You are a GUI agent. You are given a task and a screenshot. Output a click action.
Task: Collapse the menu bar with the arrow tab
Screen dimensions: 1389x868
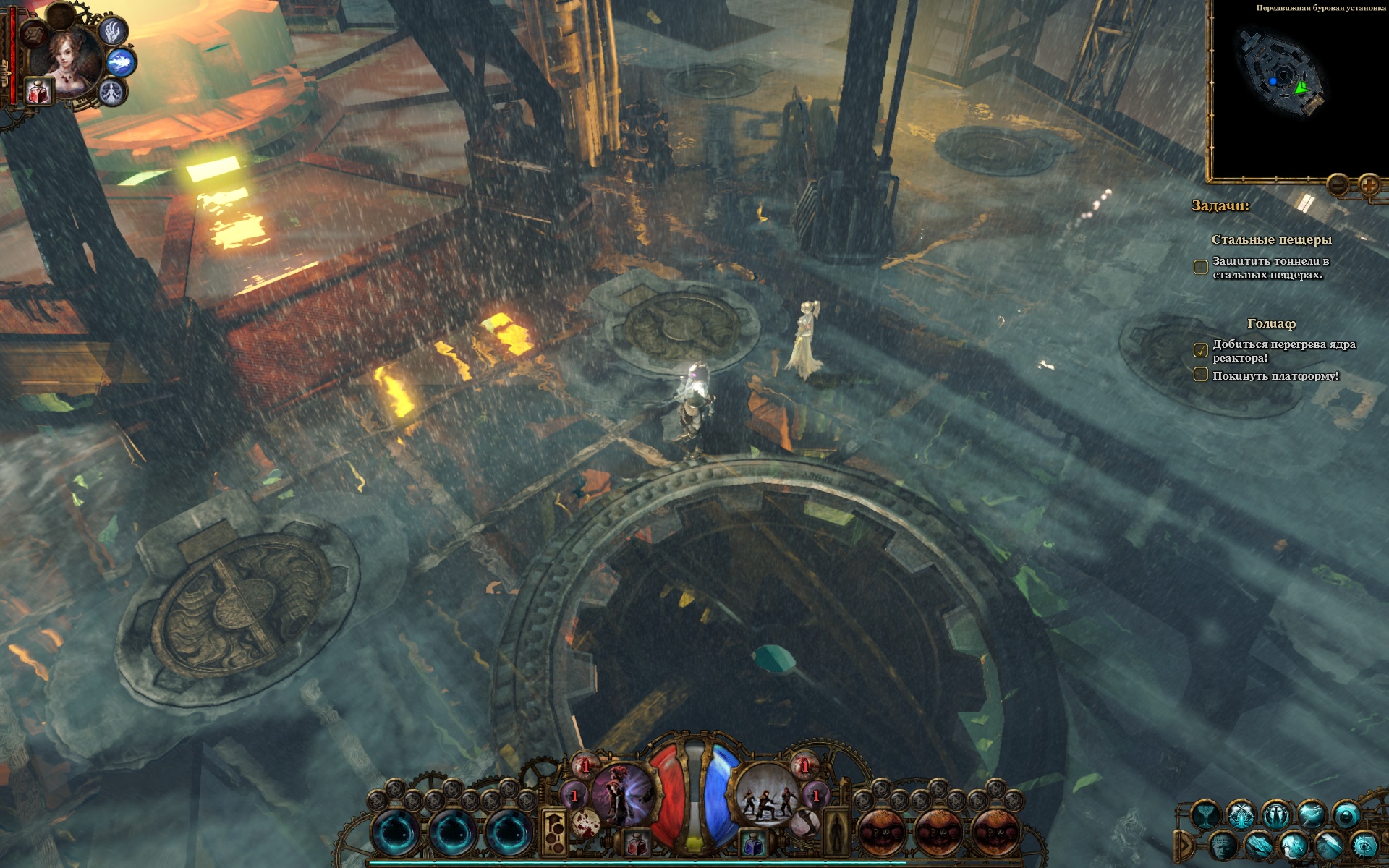[1184, 845]
